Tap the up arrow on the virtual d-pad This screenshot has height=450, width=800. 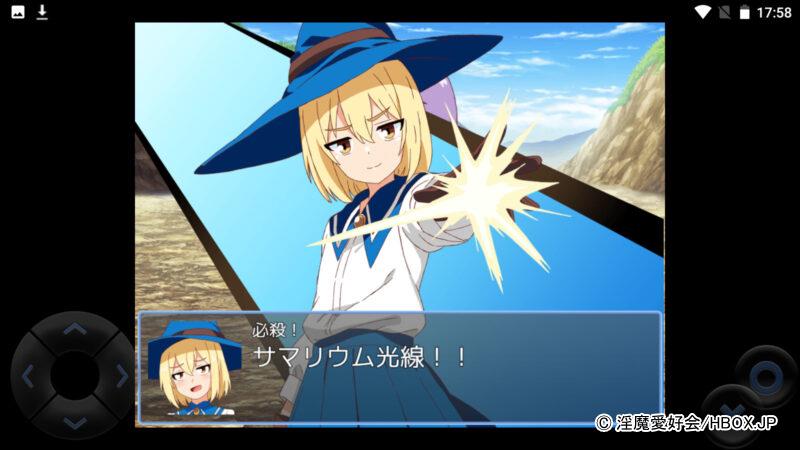click(x=74, y=328)
